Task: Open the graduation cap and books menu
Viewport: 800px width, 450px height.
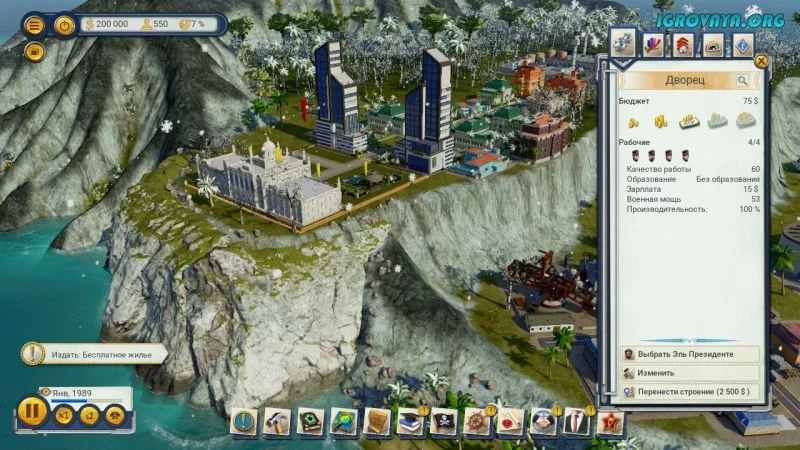Action: tap(410, 422)
